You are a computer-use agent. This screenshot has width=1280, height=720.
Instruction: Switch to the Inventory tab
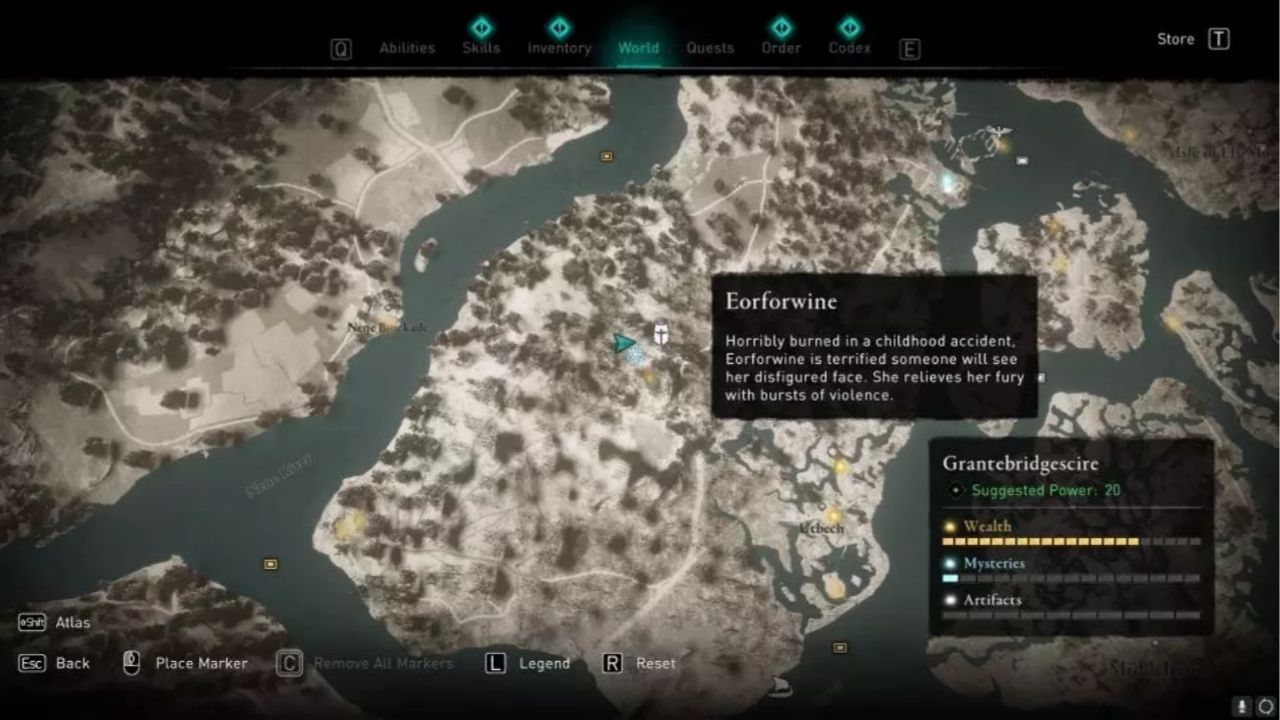tap(558, 47)
